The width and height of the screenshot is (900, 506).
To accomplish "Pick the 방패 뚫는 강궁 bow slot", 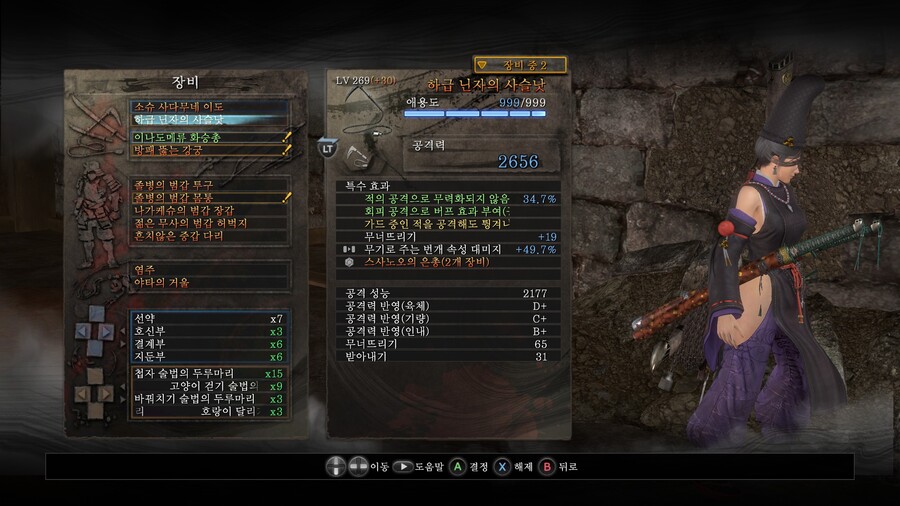I will click(210, 150).
